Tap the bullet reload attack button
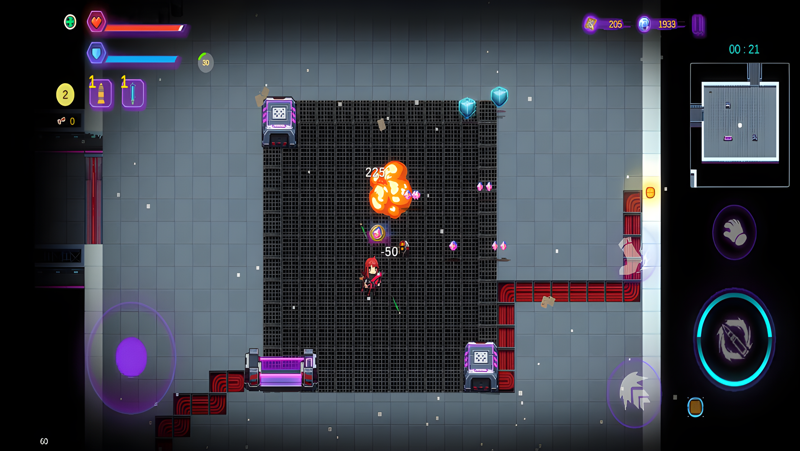This screenshot has height=451, width=800. [x=734, y=340]
